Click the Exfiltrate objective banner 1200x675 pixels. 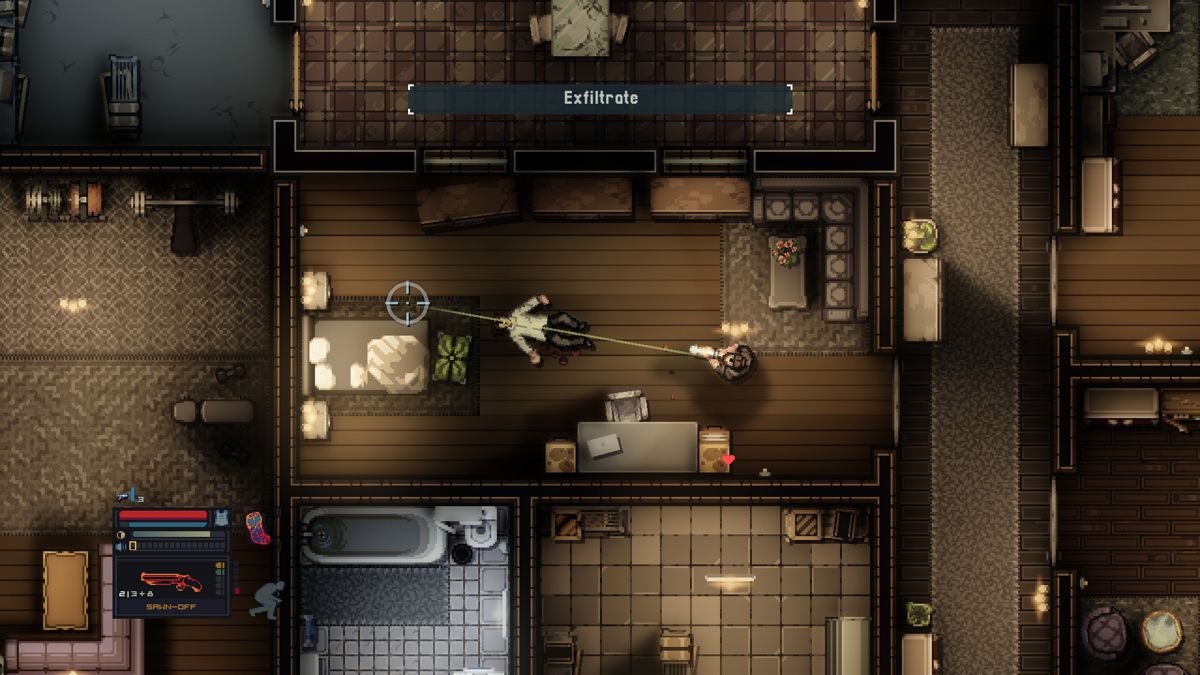tap(600, 98)
